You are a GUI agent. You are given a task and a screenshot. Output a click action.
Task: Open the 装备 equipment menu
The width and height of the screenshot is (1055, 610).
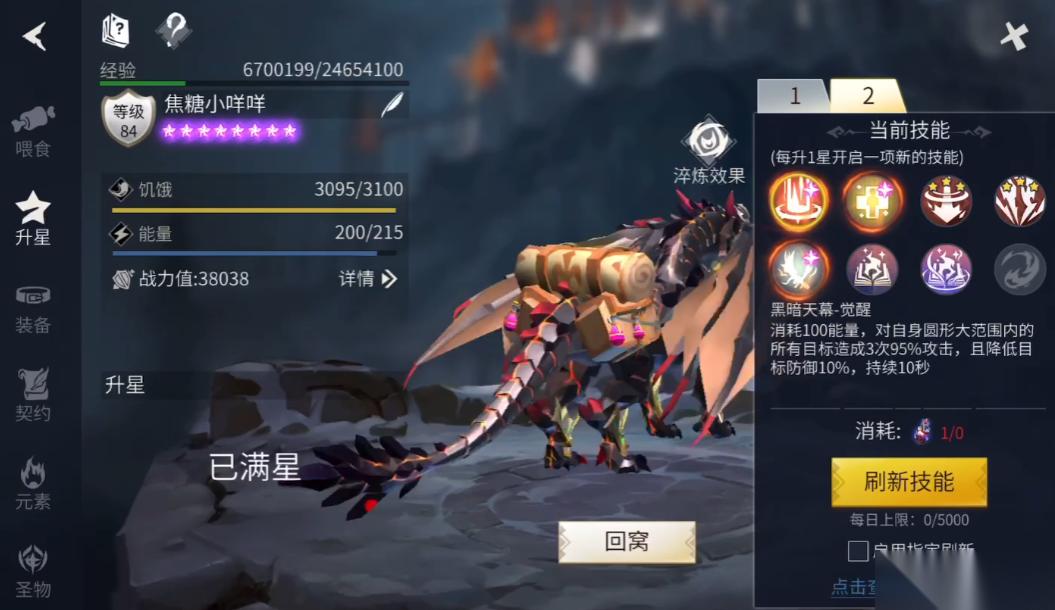[33, 307]
